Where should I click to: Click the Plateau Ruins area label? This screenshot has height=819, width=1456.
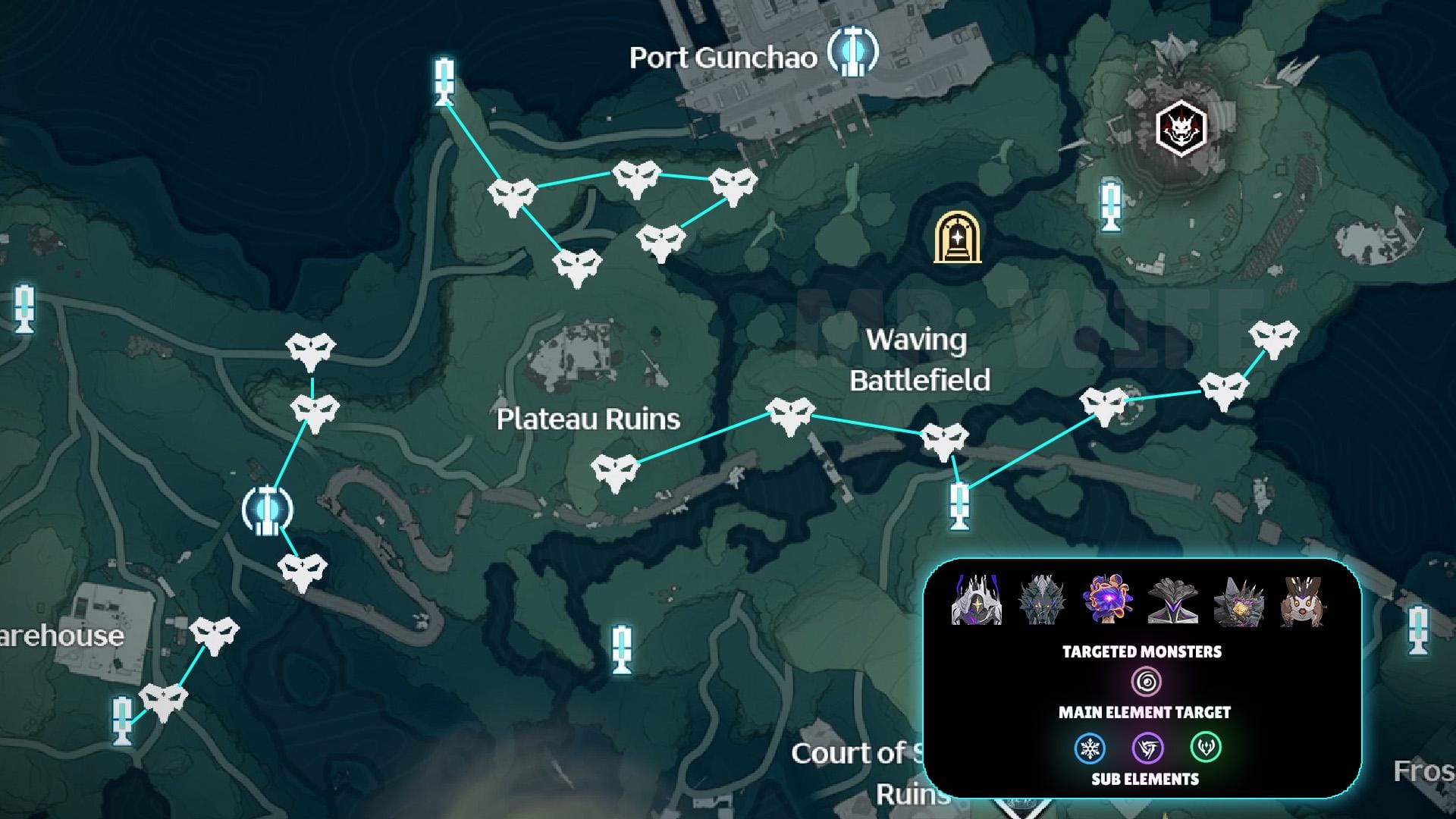[x=588, y=419]
